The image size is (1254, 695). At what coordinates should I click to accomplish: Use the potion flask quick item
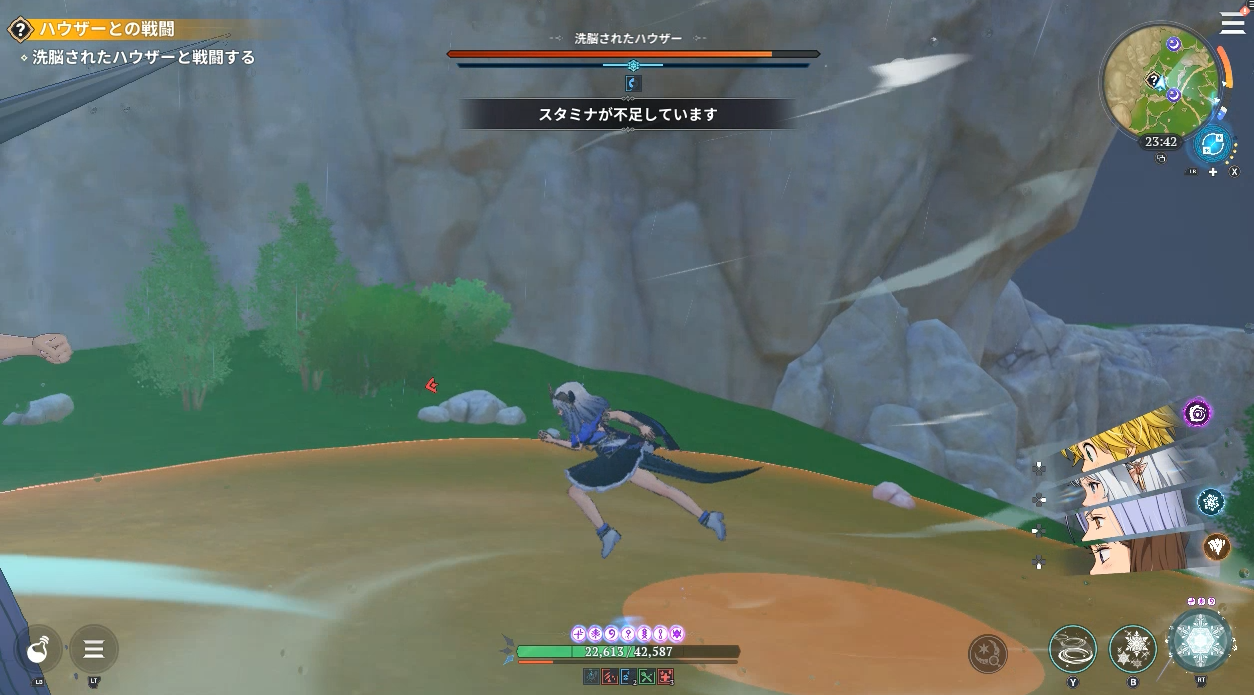(x=39, y=650)
